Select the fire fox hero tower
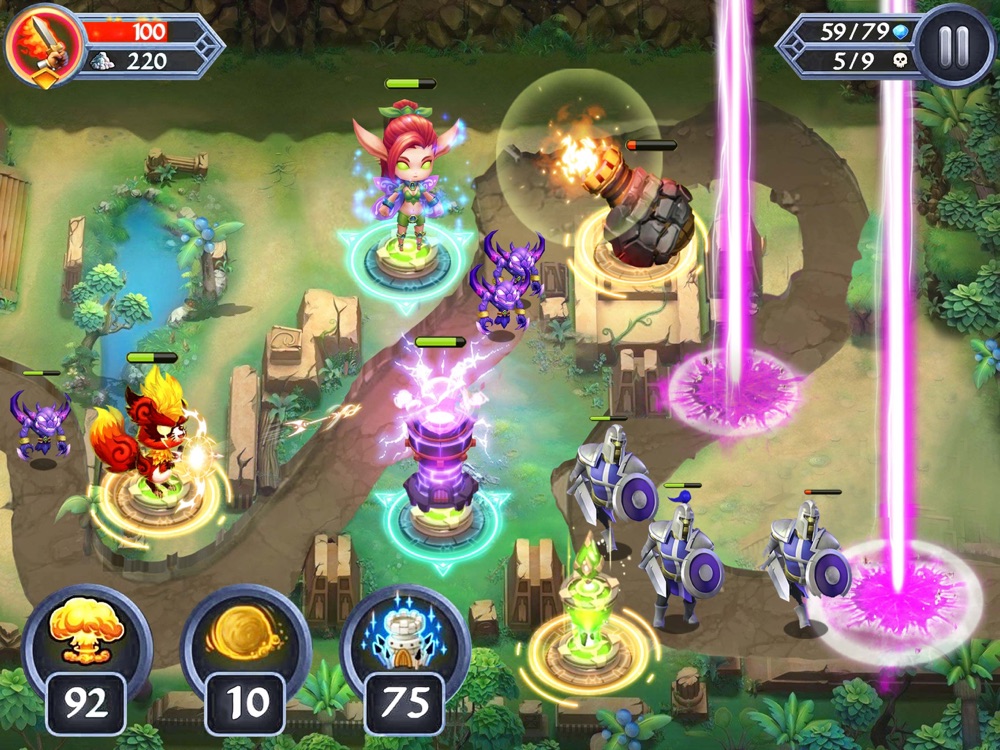The image size is (1000, 750). coord(152,440)
